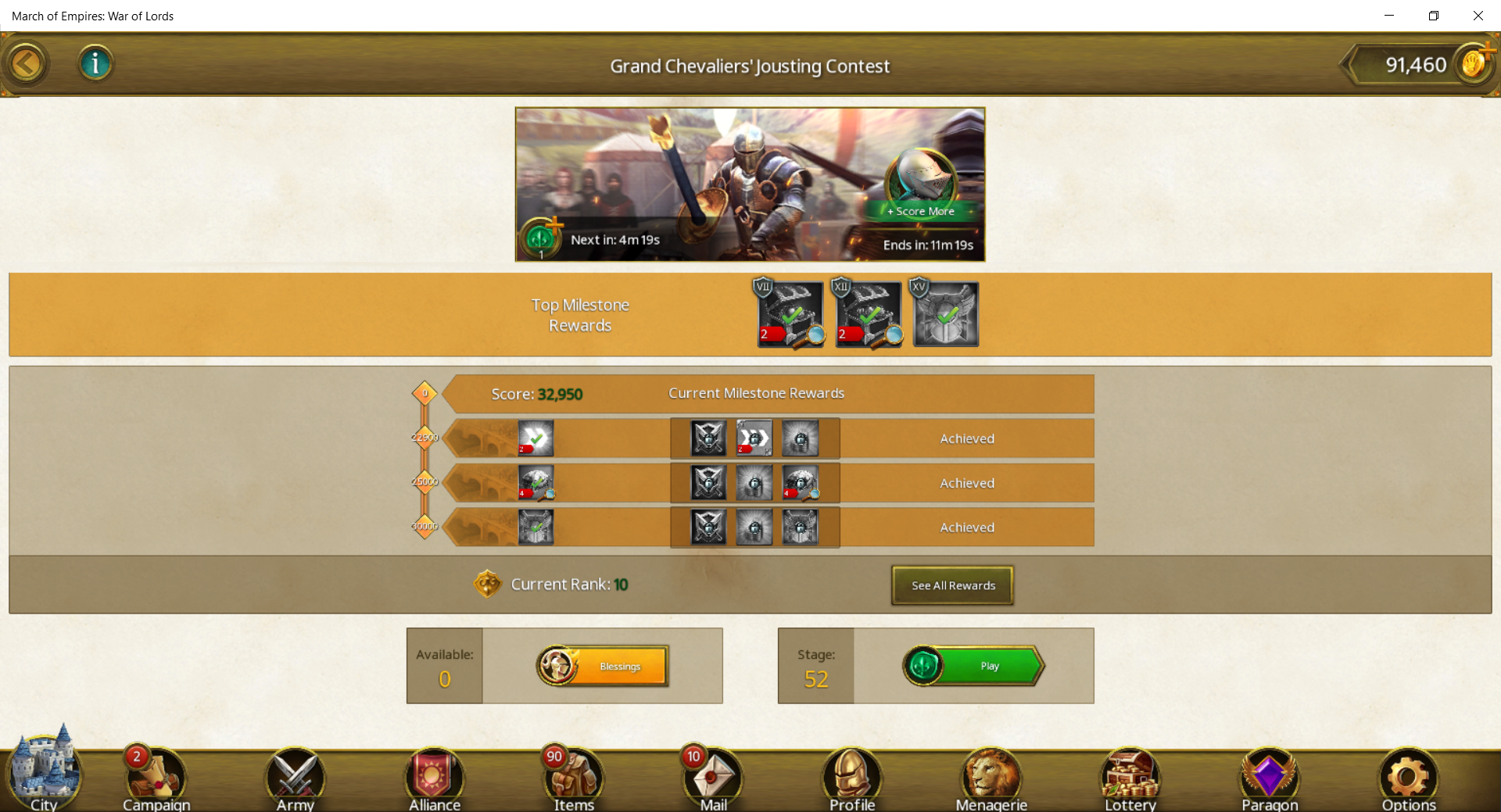This screenshot has height=812, width=1501.
Task: Start the joust with Play
Action: pos(974,666)
